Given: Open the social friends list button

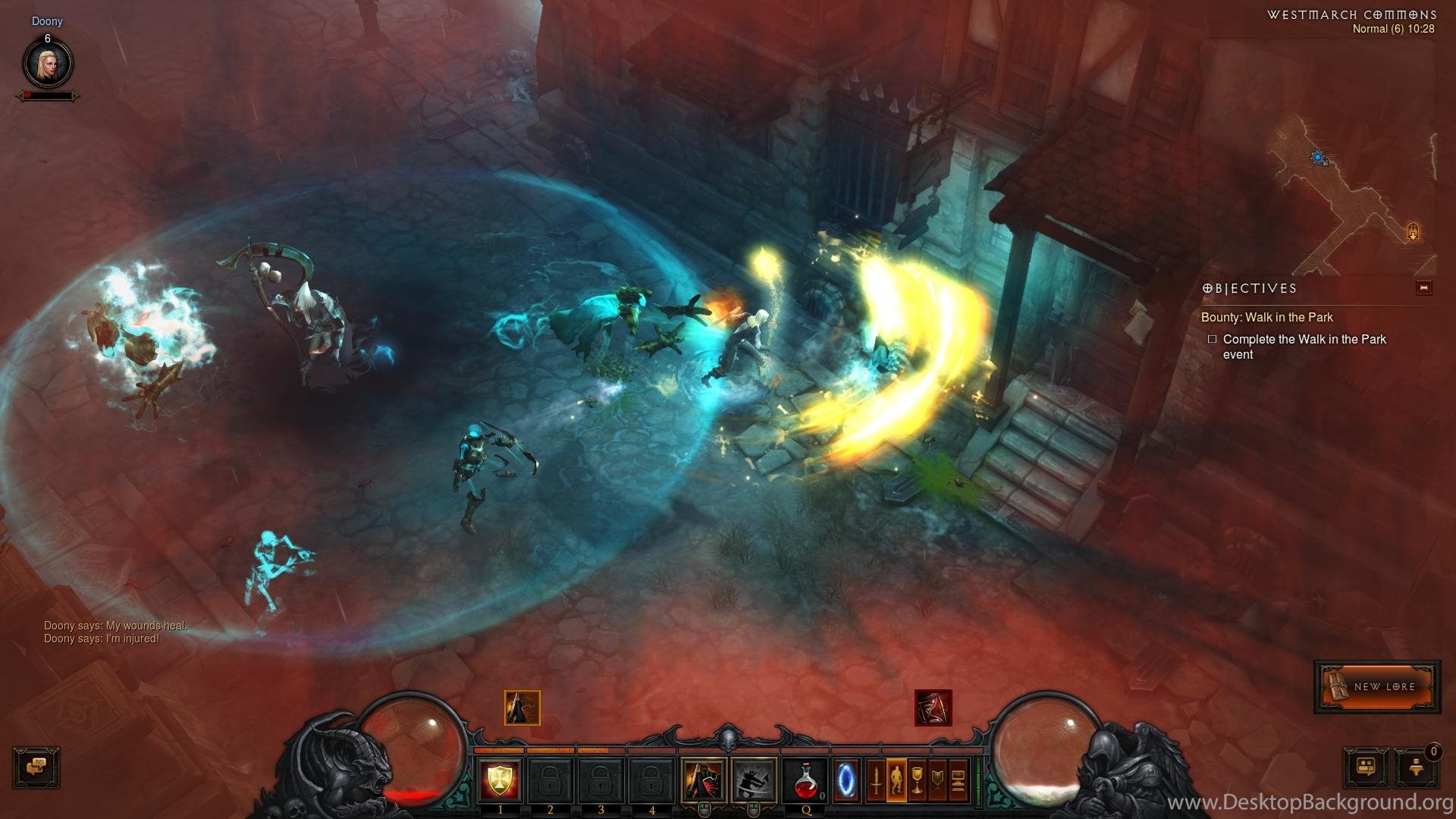Looking at the screenshot, I should coord(1366,767).
